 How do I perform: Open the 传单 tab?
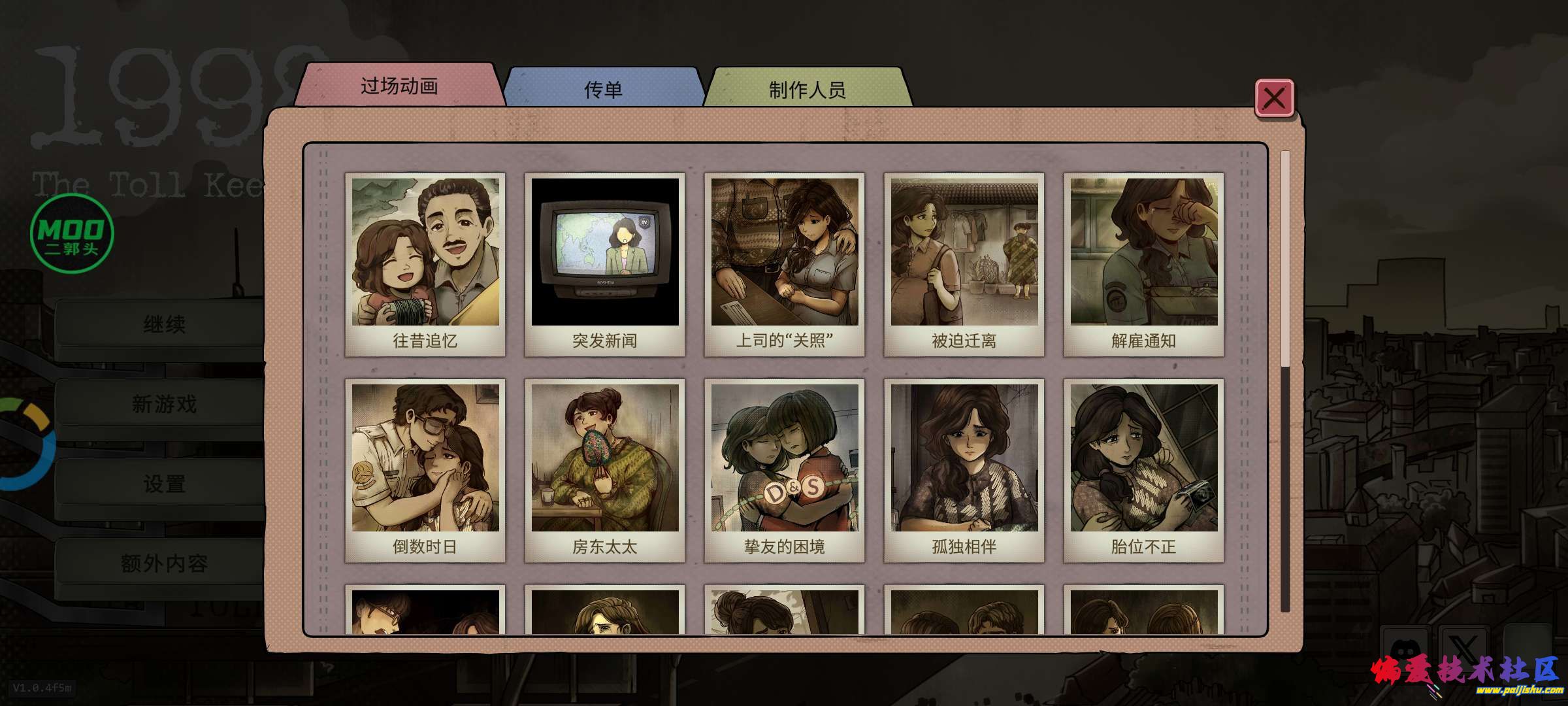(603, 90)
